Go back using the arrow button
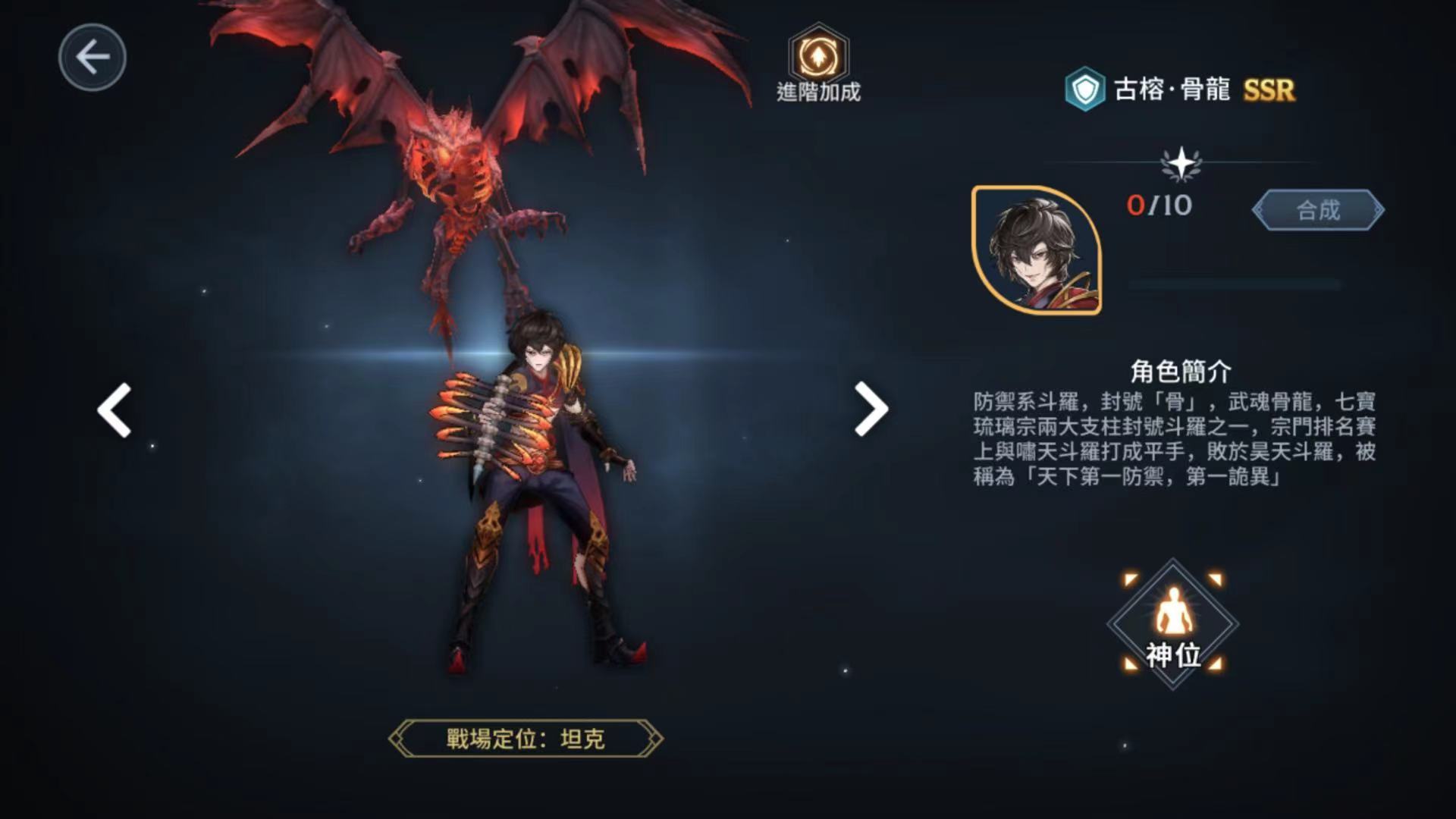The image size is (1456, 819). click(x=93, y=58)
